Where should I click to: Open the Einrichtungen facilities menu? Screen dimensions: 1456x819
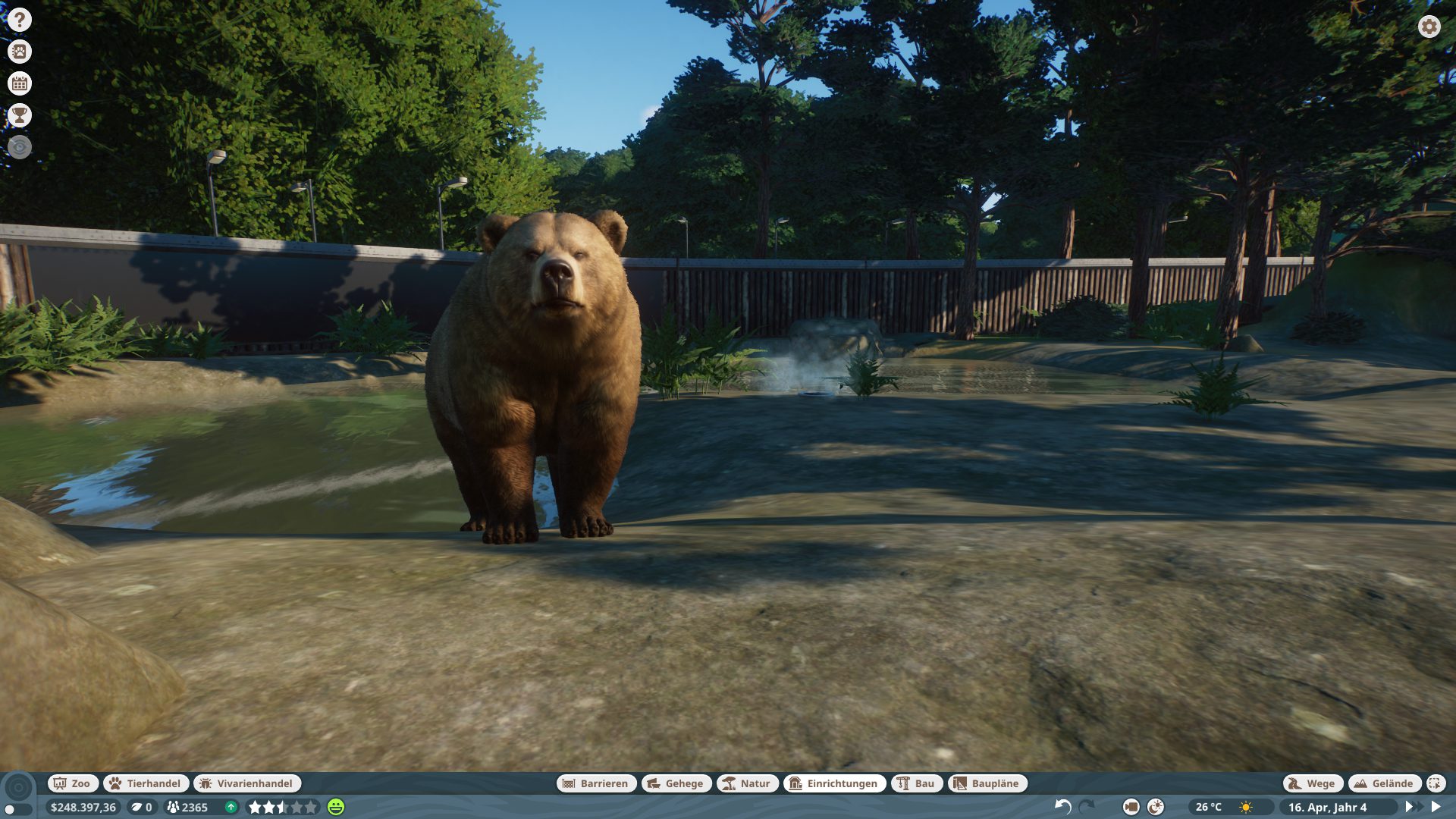point(833,783)
